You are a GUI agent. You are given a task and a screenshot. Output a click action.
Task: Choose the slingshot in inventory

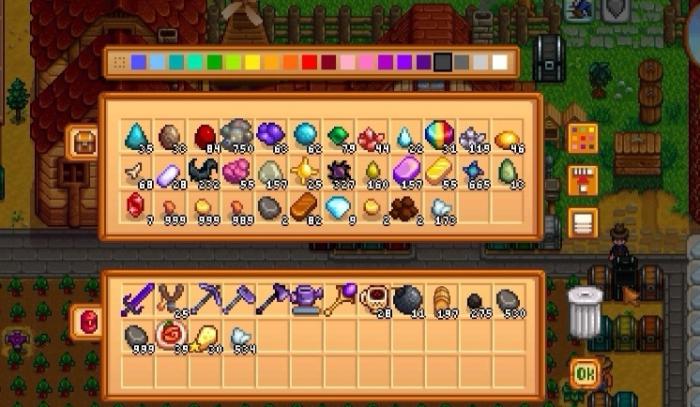169,298
